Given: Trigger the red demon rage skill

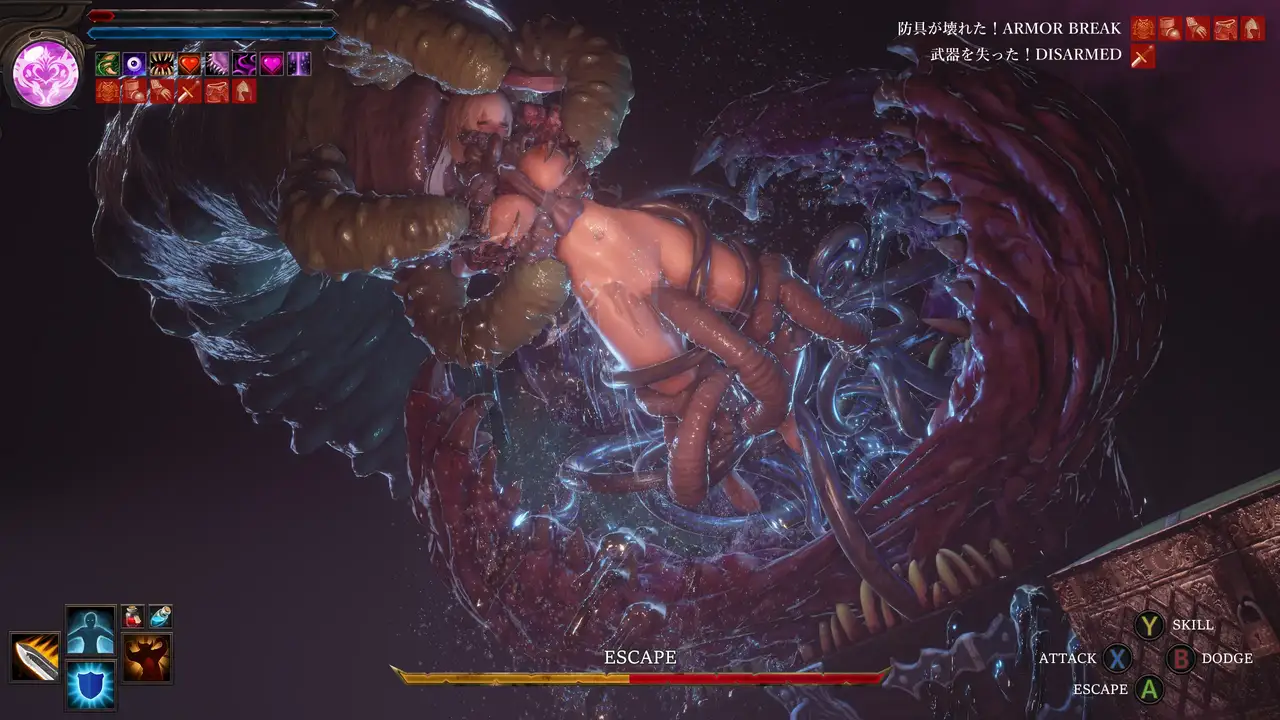Looking at the screenshot, I should coord(147,657).
